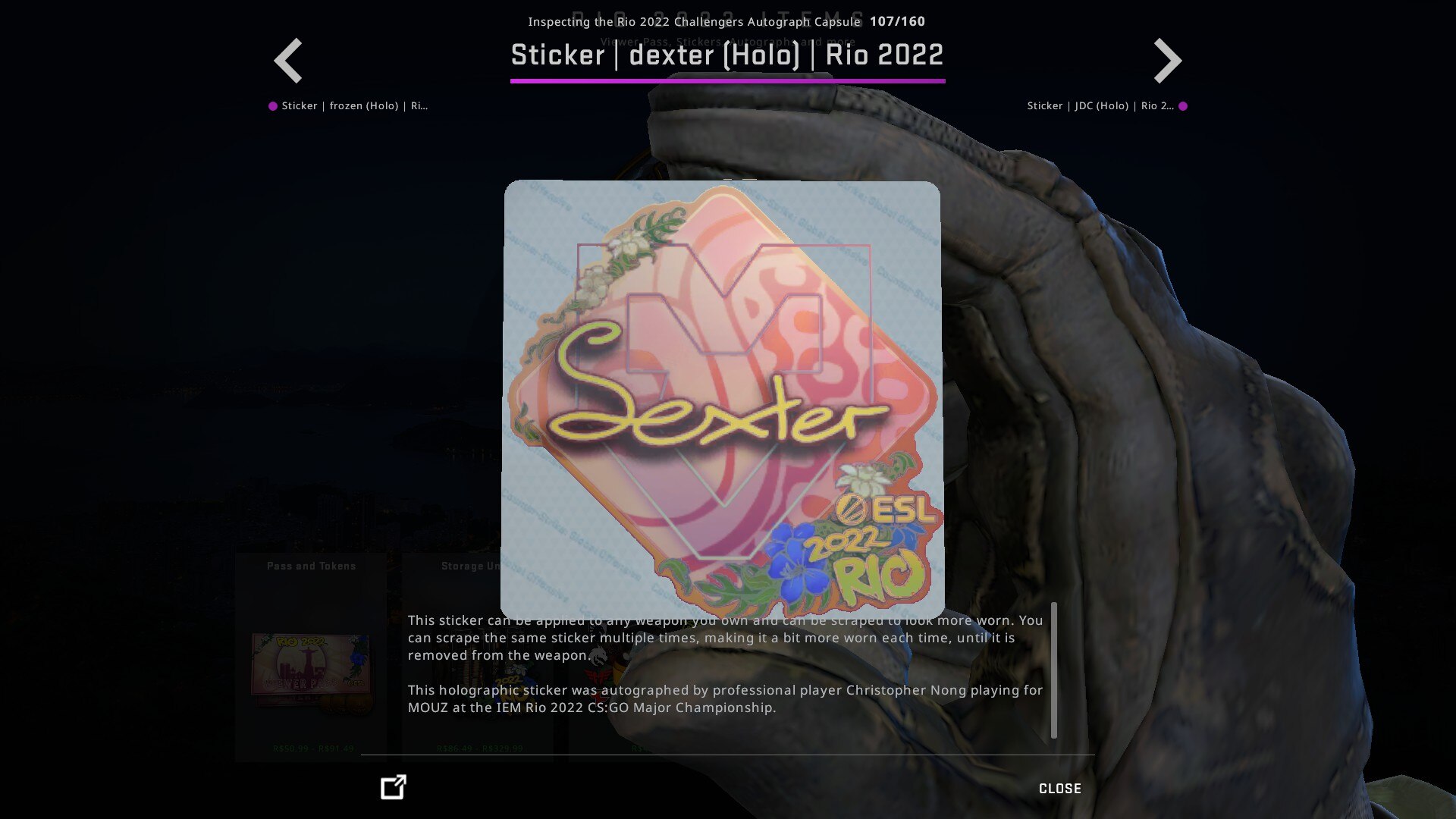The image size is (1456, 819).
Task: Close the inspection view
Action: coord(1059,789)
